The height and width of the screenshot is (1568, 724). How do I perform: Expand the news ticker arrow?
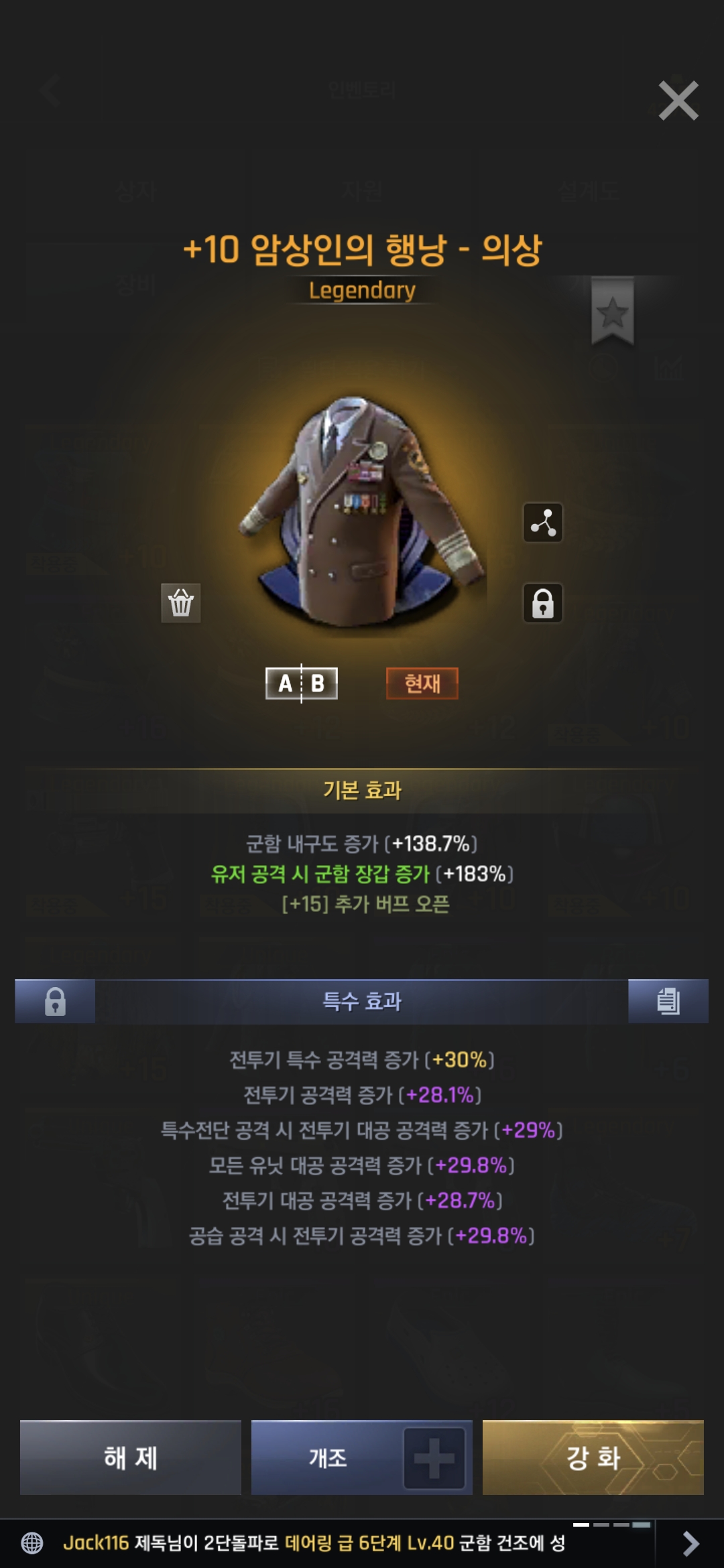(690, 1543)
